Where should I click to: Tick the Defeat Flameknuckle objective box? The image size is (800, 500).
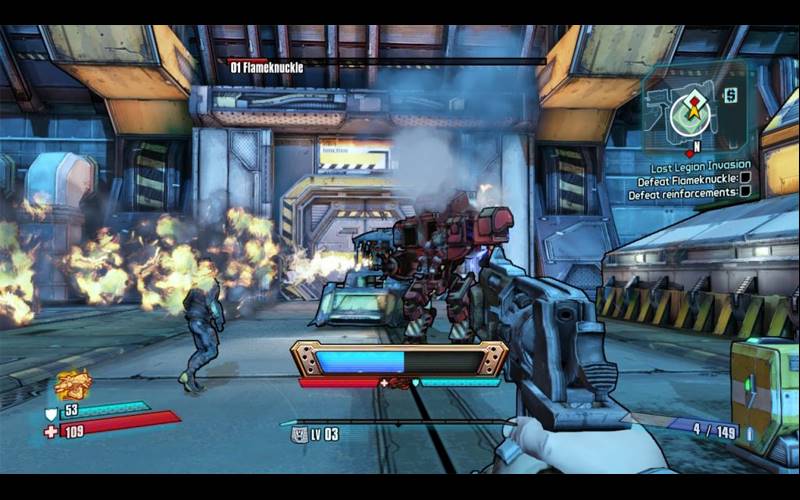click(745, 181)
